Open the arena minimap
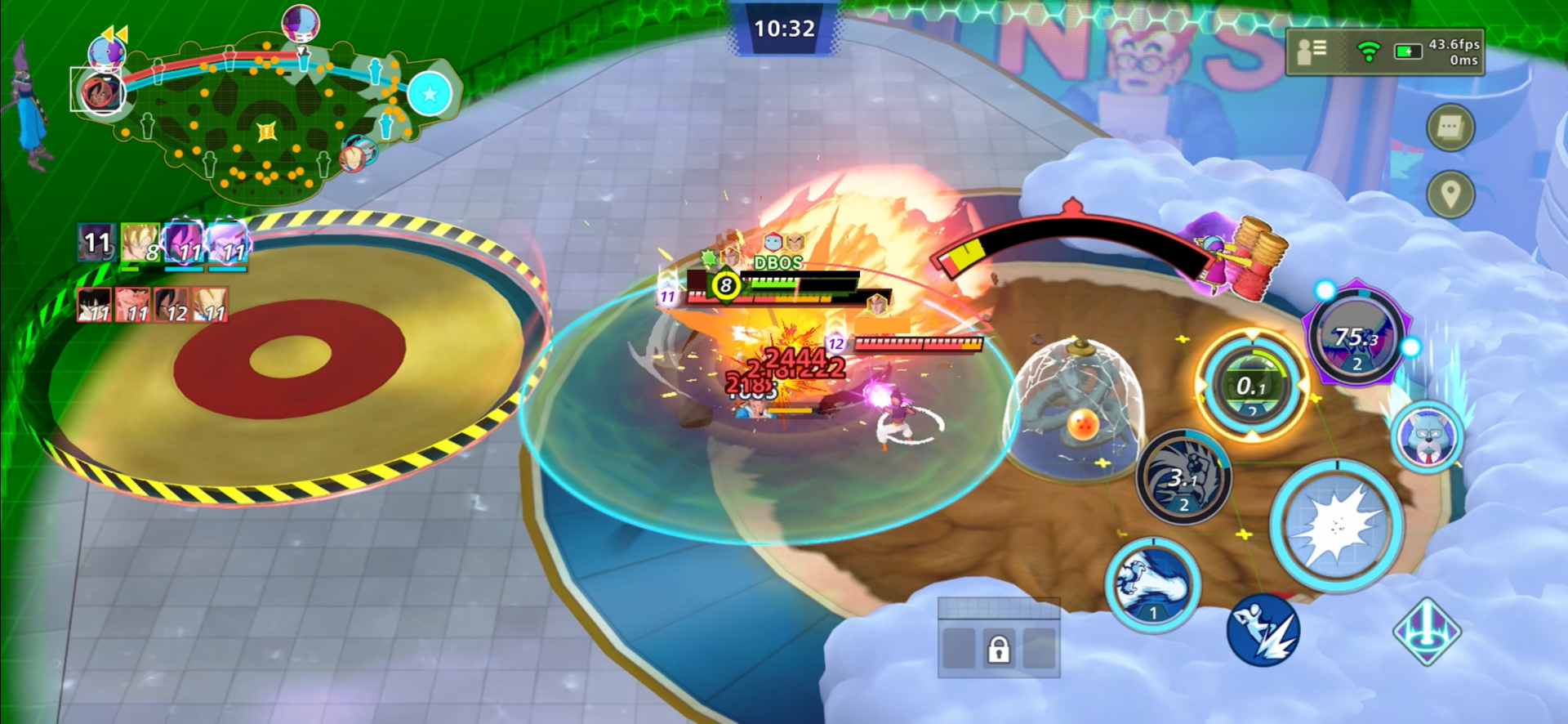 [261, 118]
